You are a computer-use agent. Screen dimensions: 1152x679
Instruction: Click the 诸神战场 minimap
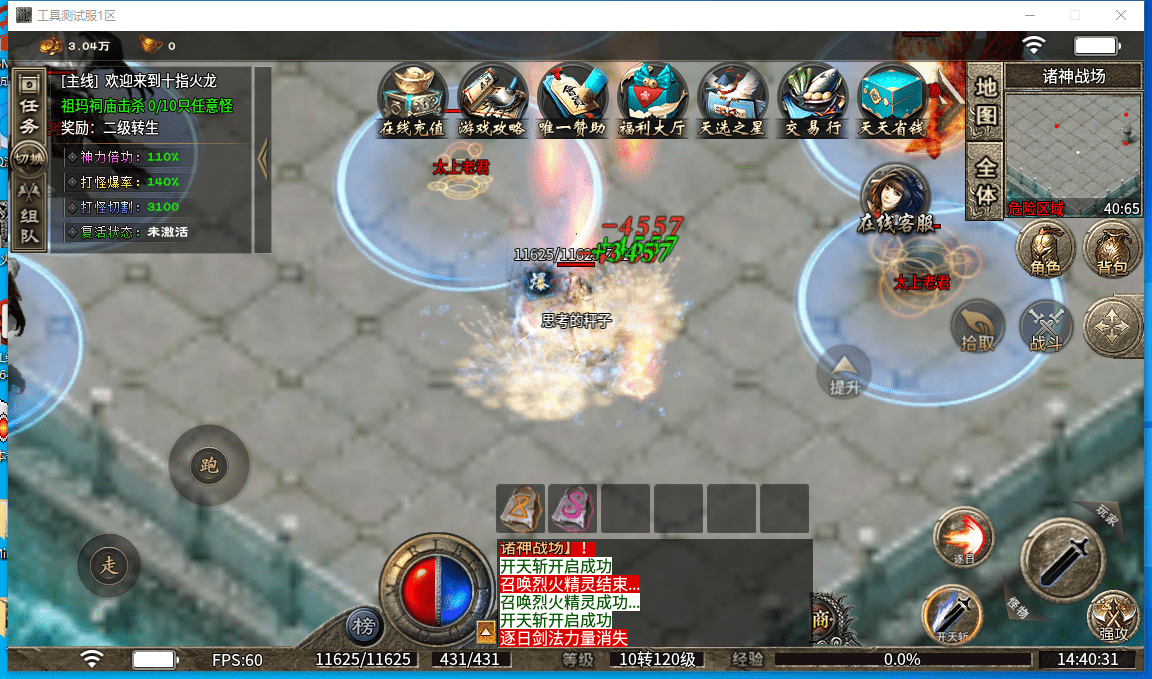[1073, 146]
